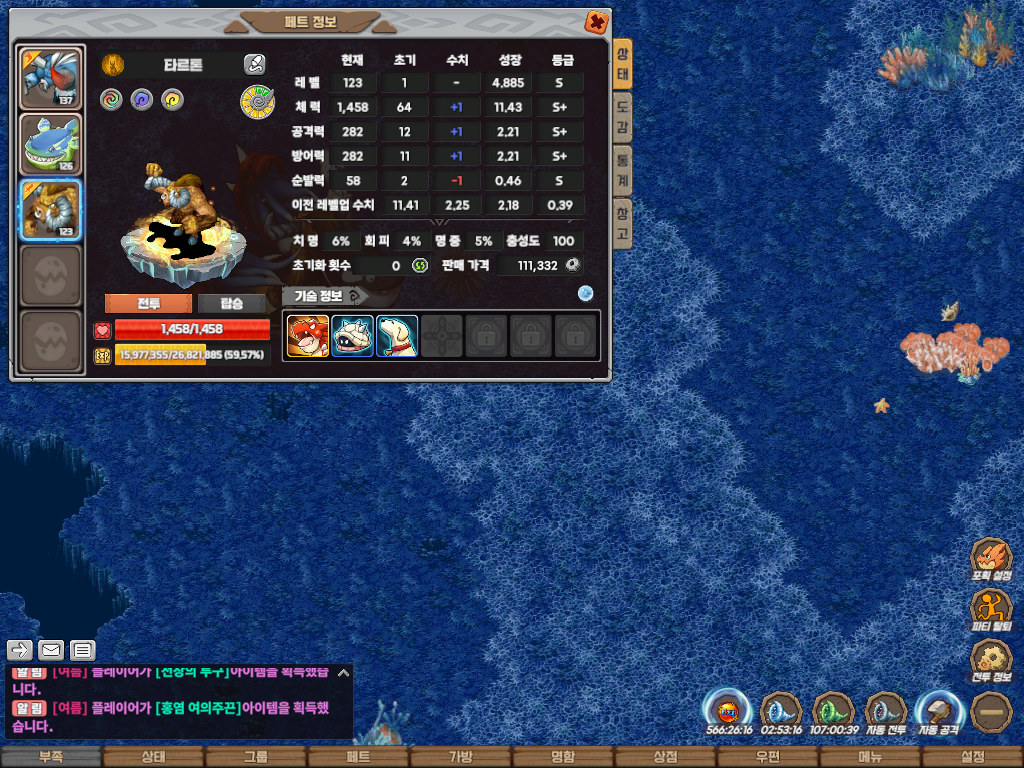Select the red dragon skill icon
The width and height of the screenshot is (1024, 768).
pos(308,336)
